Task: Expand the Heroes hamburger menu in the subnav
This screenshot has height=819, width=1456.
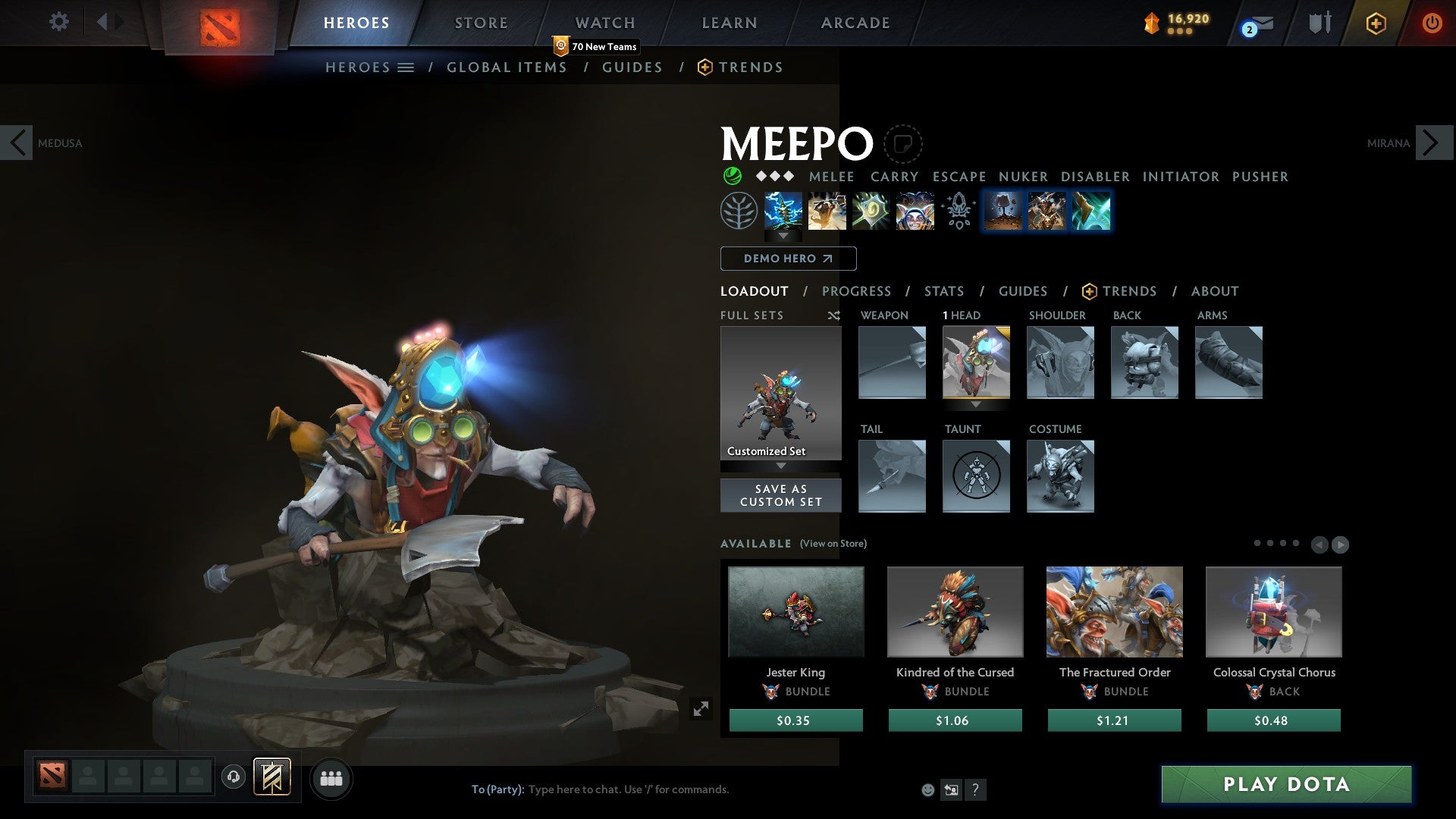Action: pos(406,67)
